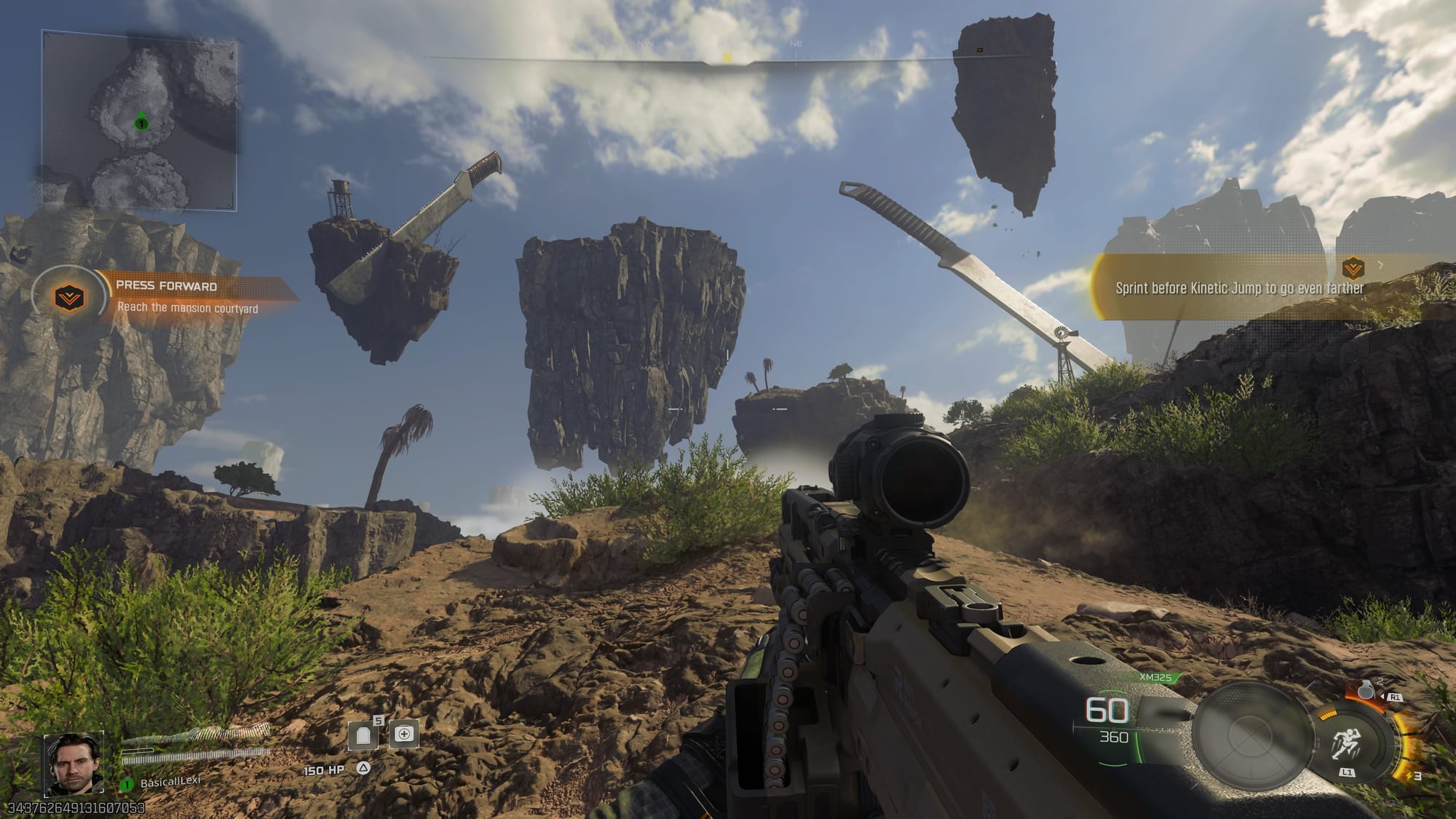Click the grenade count badge showing 5
This screenshot has height=819, width=1456.
(x=378, y=720)
